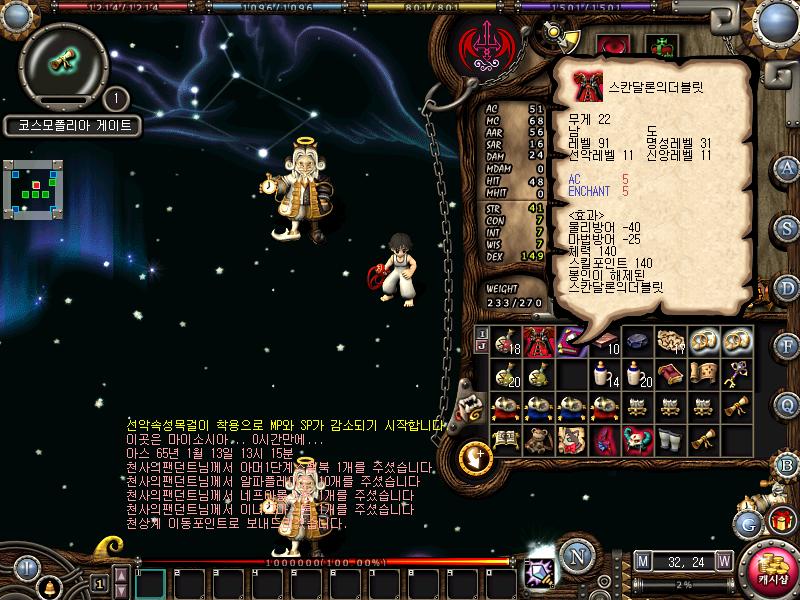Click the round S menu button
800x600 pixels.
pos(787,227)
